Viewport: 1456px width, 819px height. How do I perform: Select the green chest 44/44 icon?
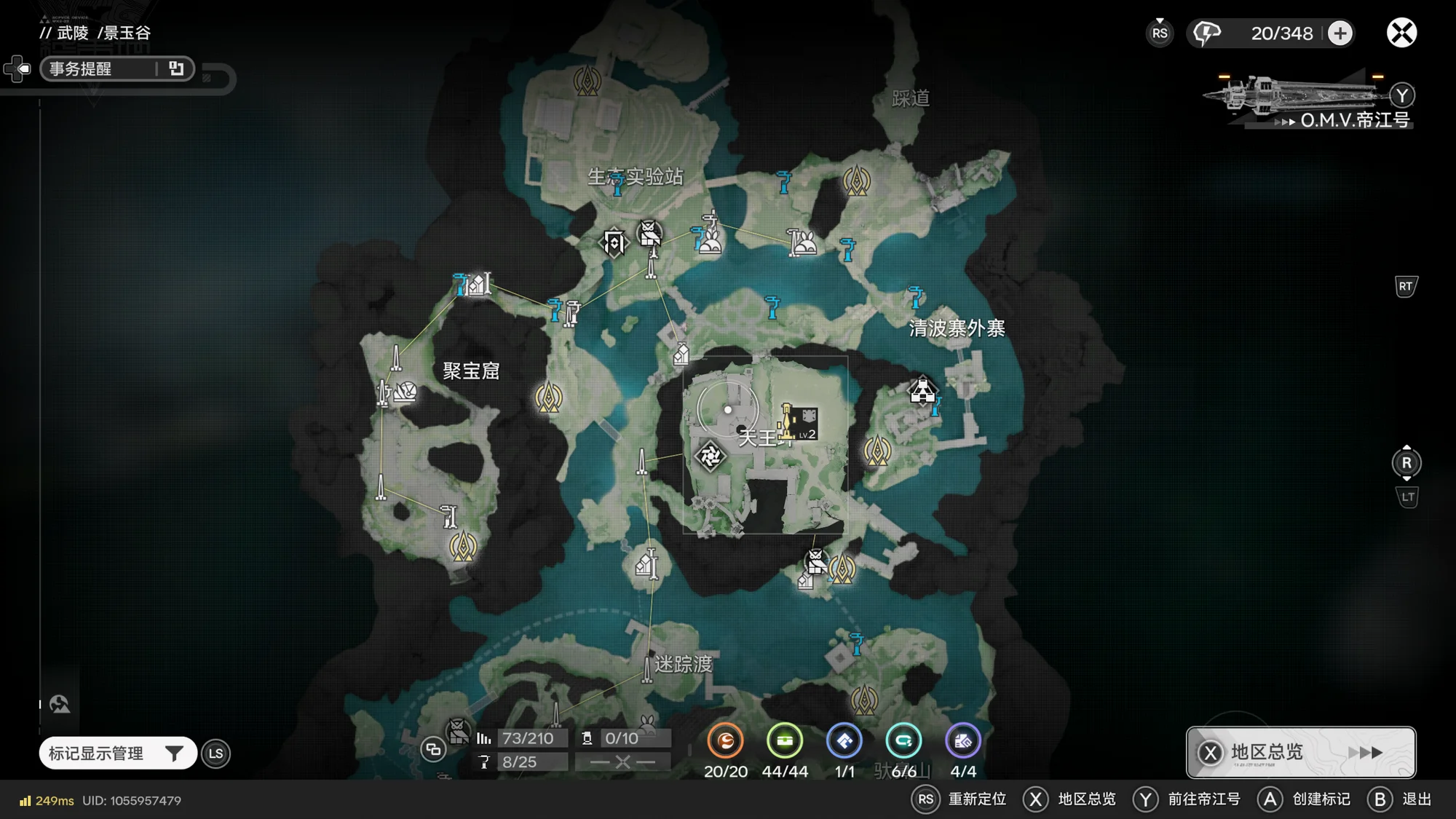(785, 741)
